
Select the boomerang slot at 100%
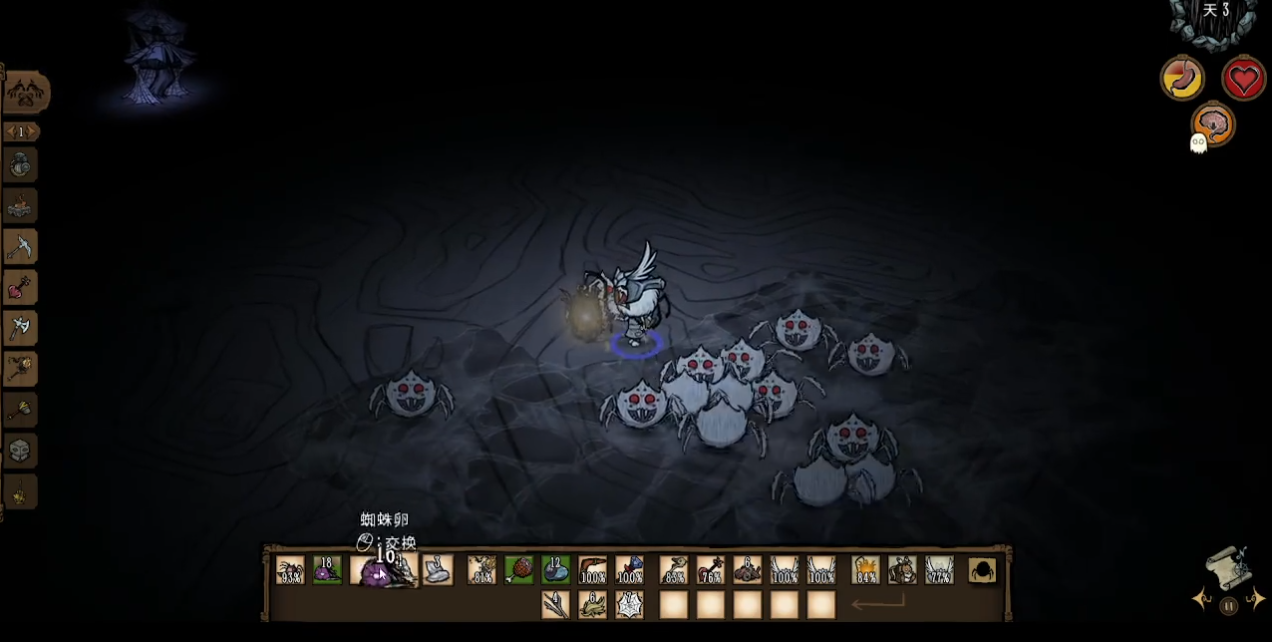tap(593, 570)
